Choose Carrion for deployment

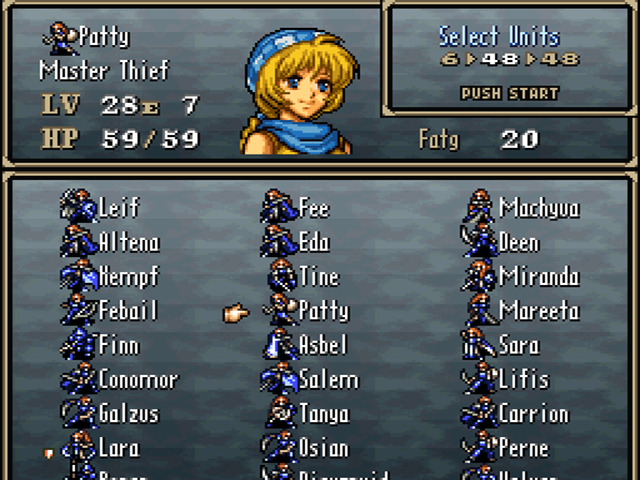pyautogui.click(x=533, y=414)
